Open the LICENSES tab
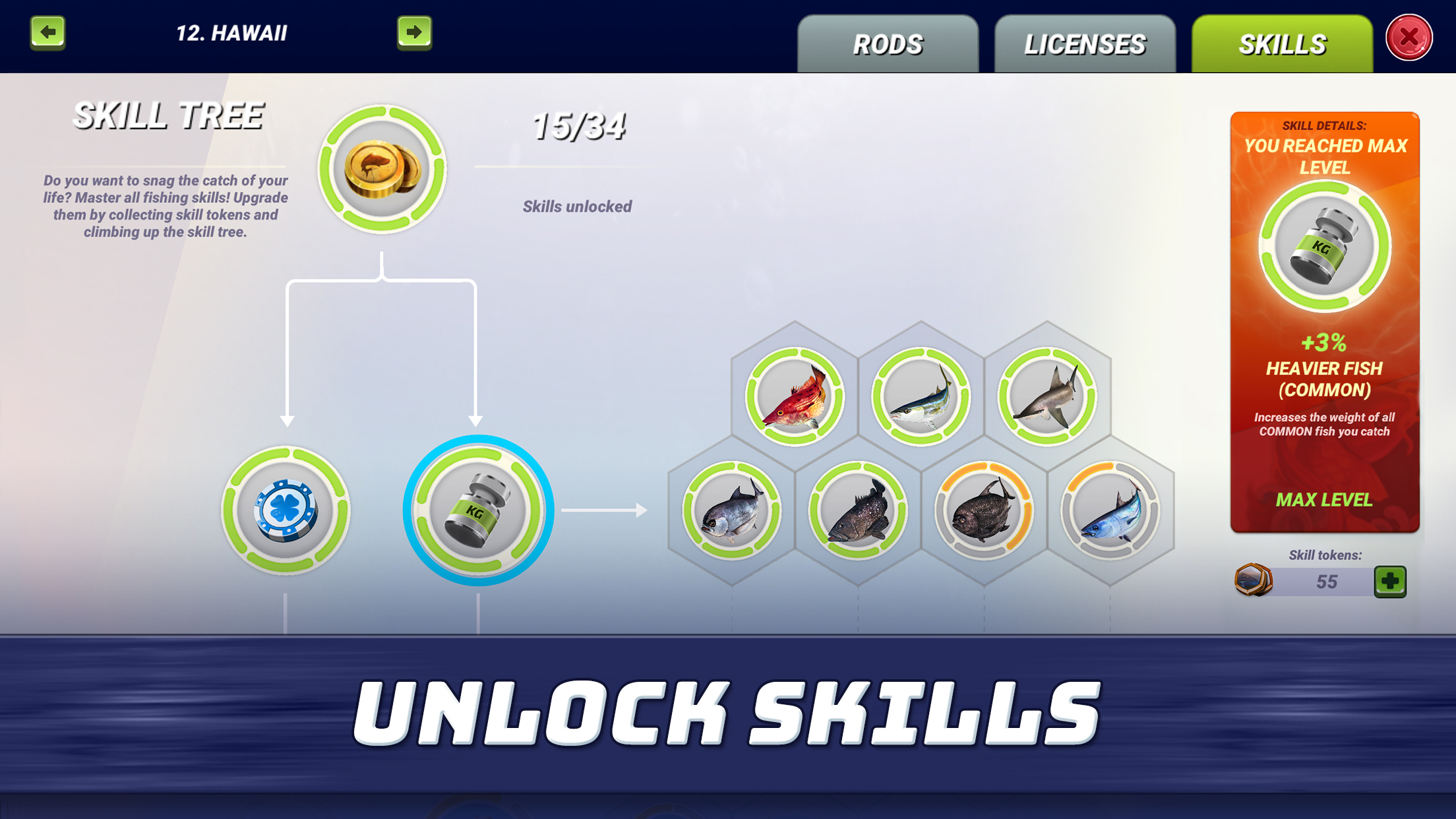The width and height of the screenshot is (1456, 819). coord(1083,43)
